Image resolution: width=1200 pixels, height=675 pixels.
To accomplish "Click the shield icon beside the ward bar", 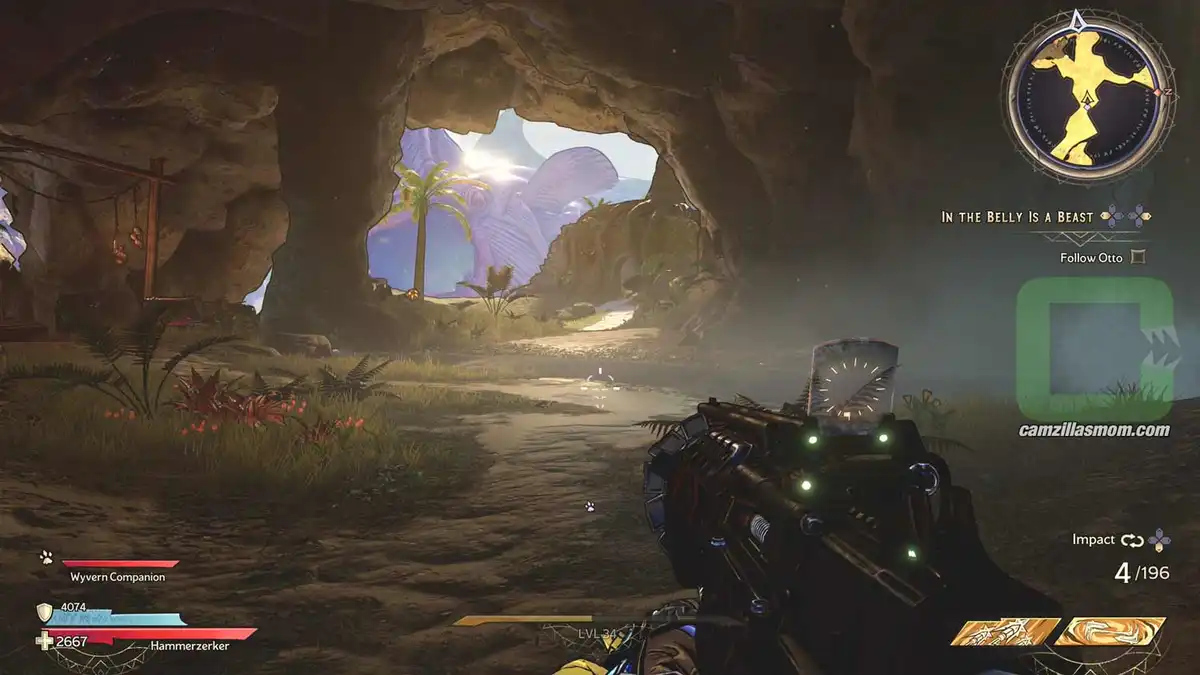I will pos(44,612).
